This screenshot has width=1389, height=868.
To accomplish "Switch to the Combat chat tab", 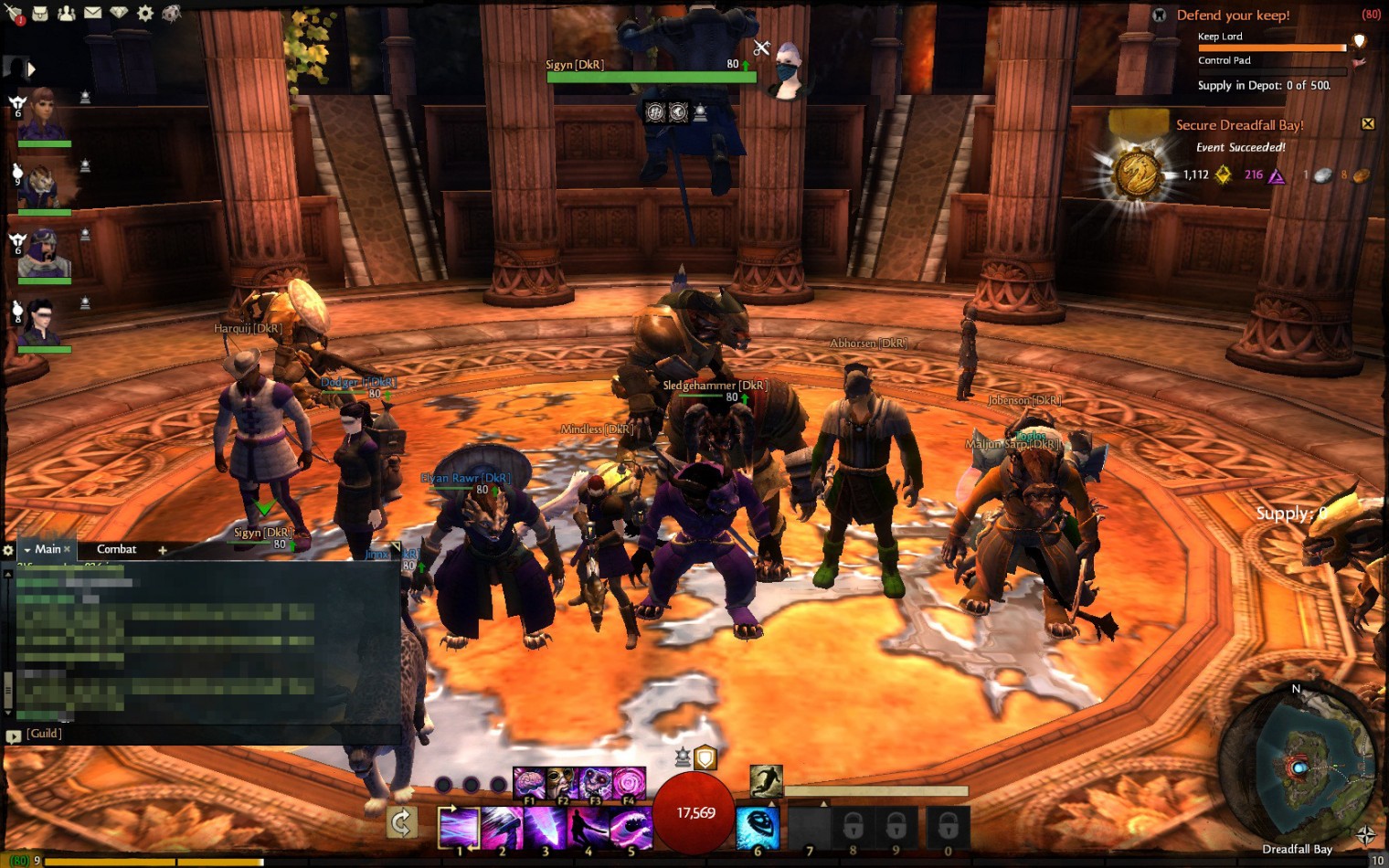I will click(x=116, y=549).
